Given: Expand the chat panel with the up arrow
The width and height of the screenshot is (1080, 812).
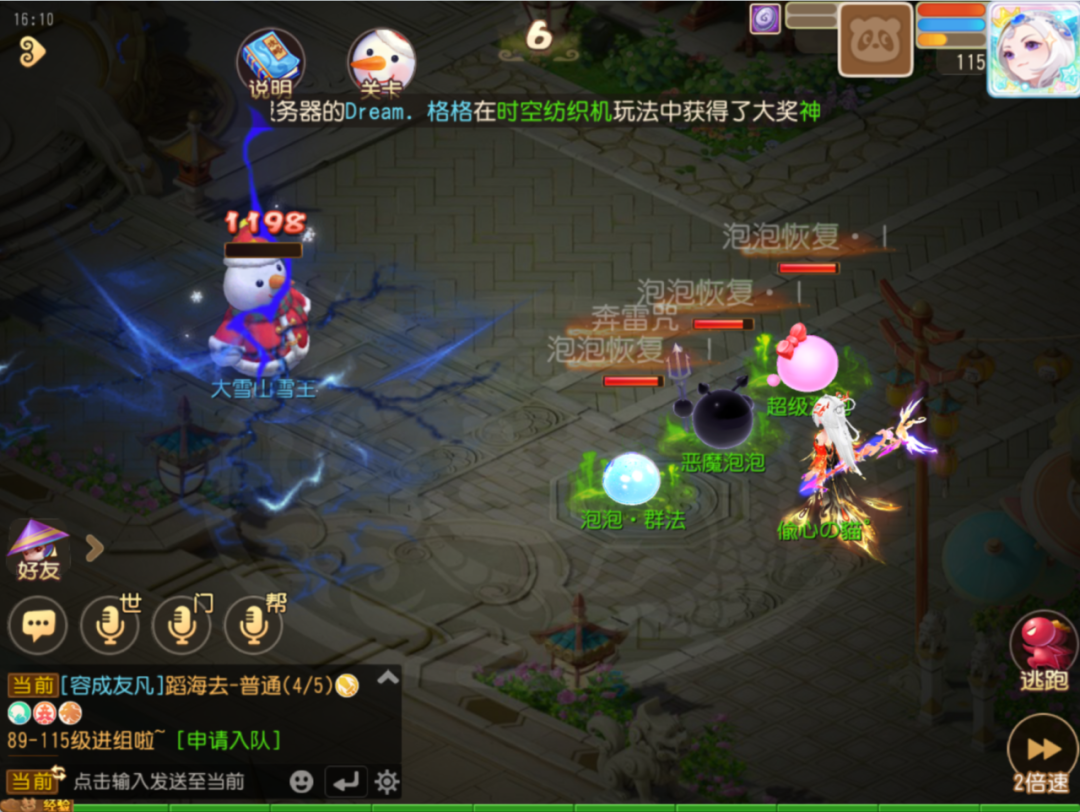Looking at the screenshot, I should [387, 678].
